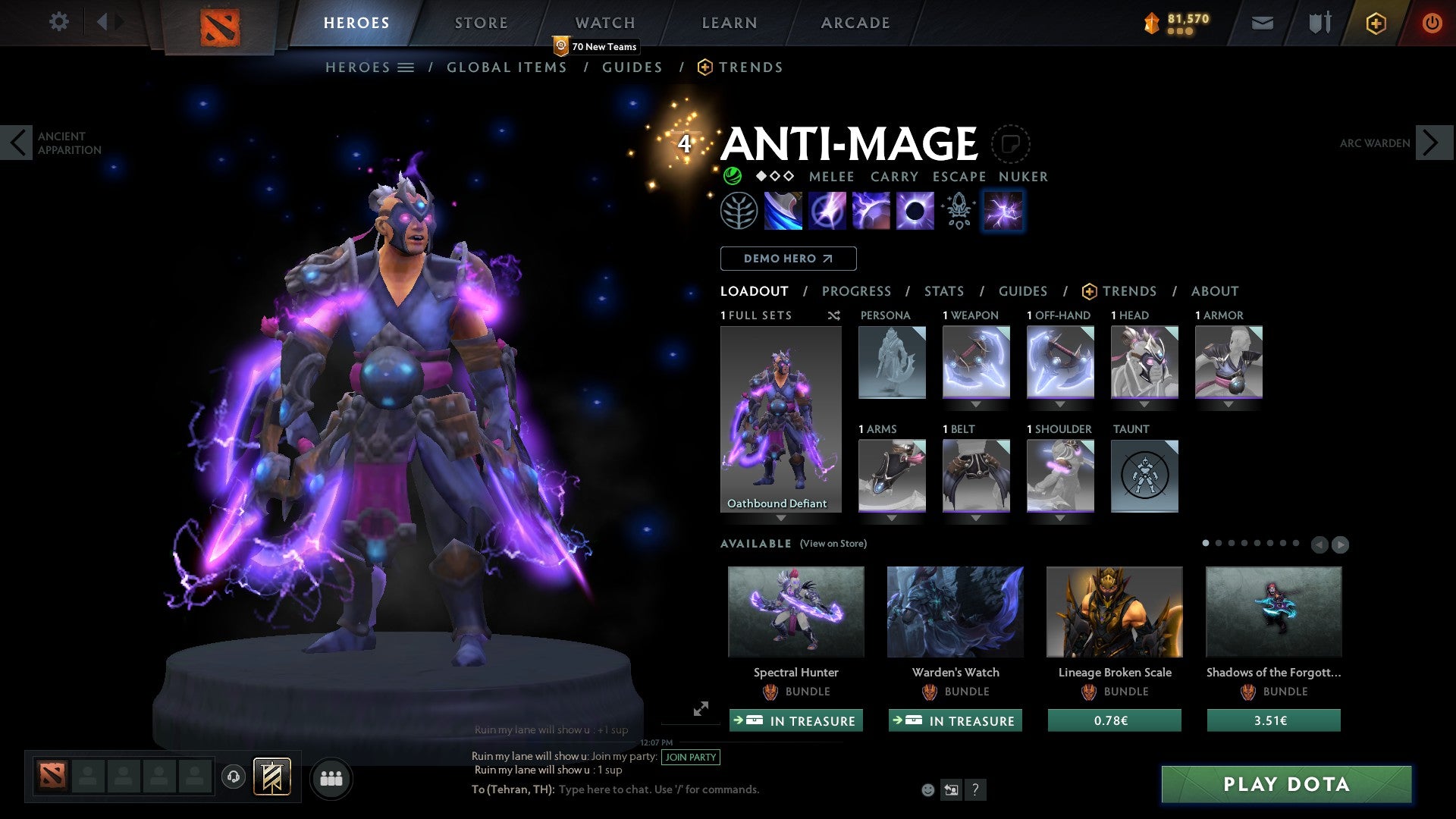Switch to the Watch tab
This screenshot has width=1456, height=819.
604,23
